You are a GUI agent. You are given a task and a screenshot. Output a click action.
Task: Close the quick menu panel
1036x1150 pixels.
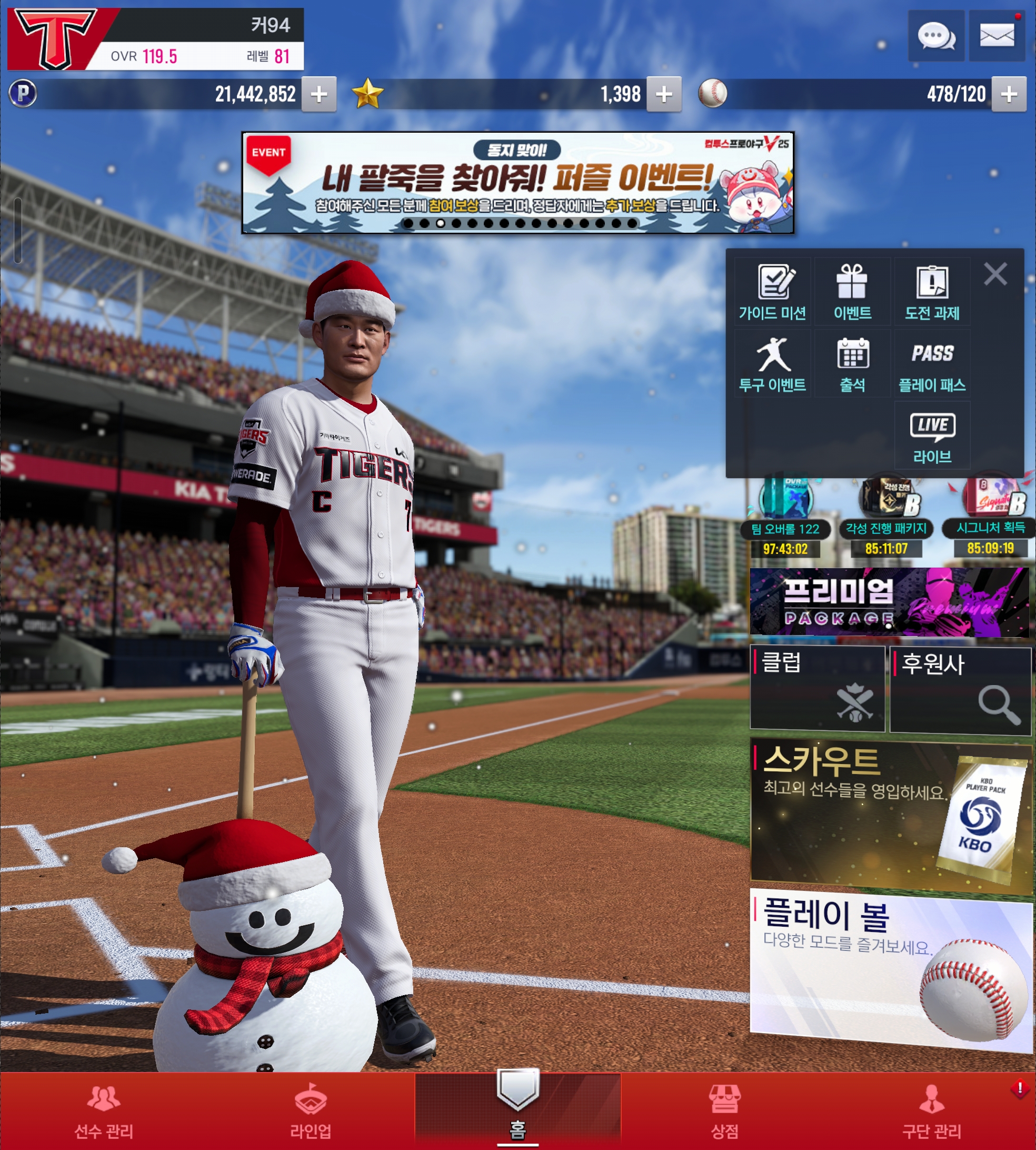995,274
